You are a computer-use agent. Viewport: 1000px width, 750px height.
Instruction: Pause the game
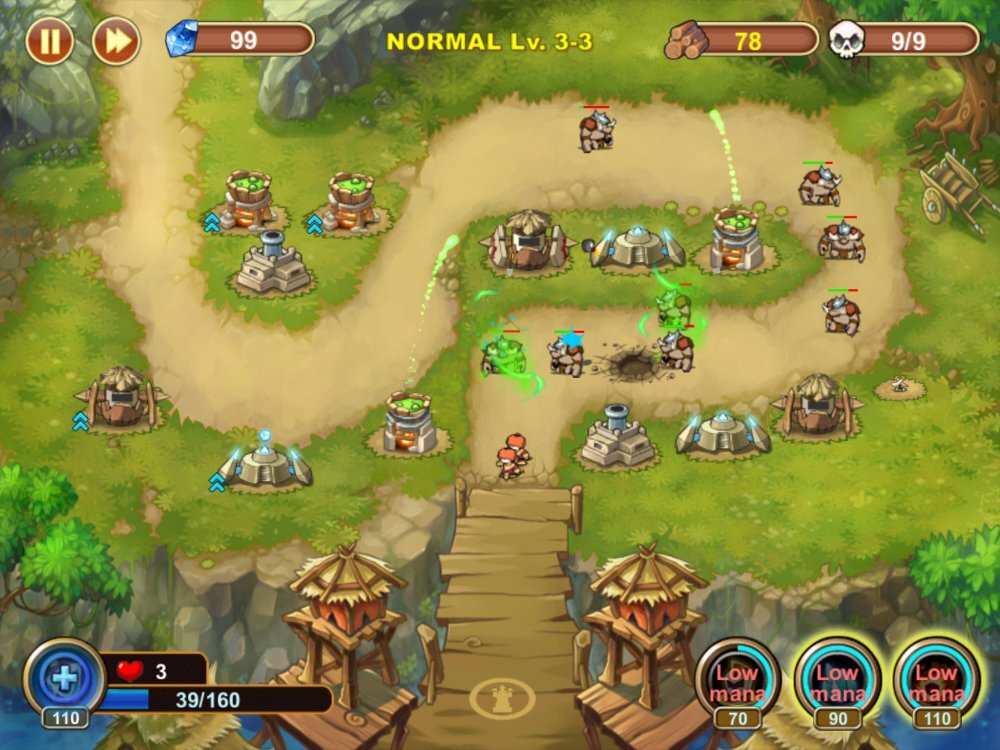coord(49,41)
